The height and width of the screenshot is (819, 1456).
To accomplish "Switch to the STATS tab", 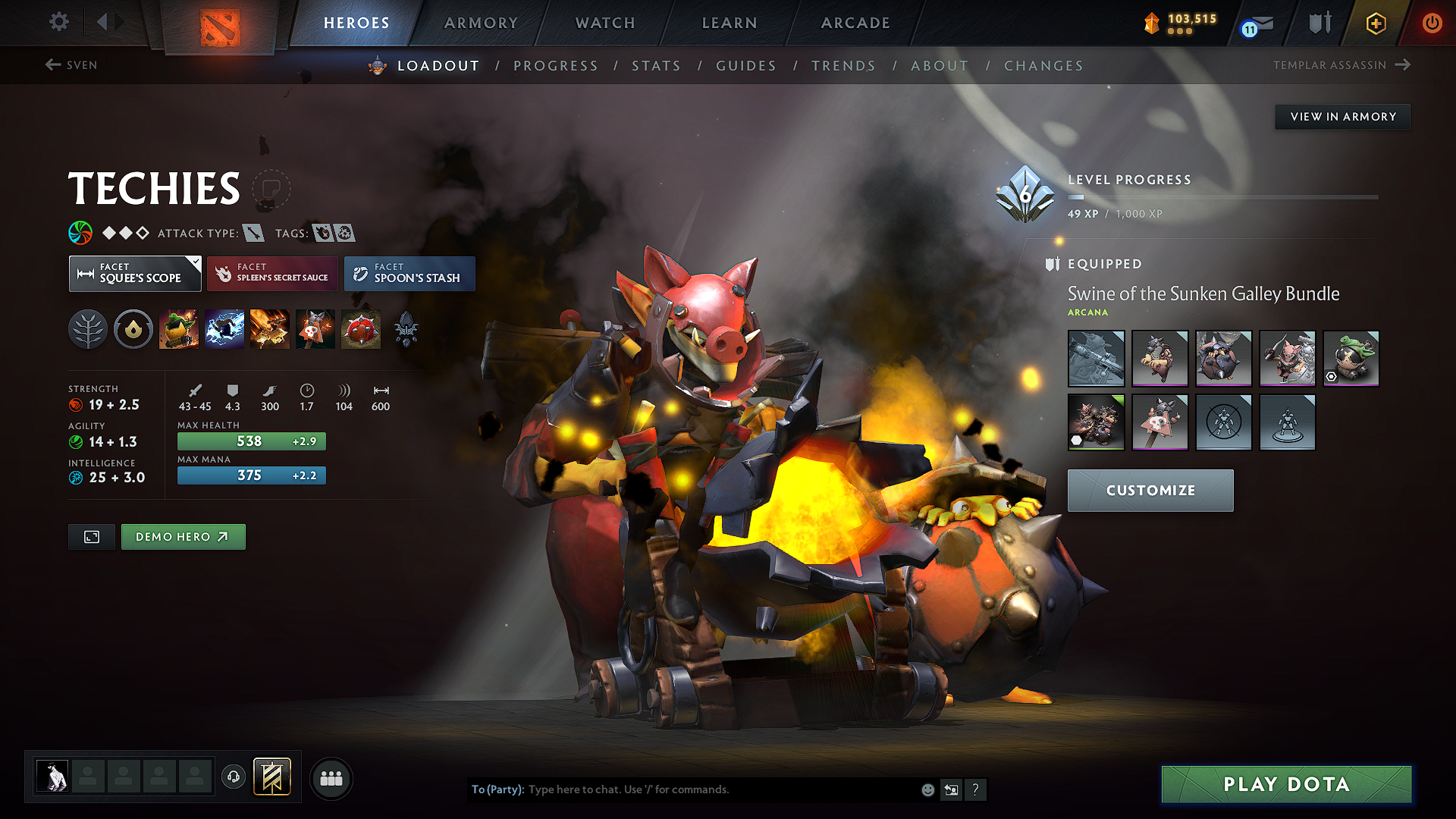I will tap(657, 66).
